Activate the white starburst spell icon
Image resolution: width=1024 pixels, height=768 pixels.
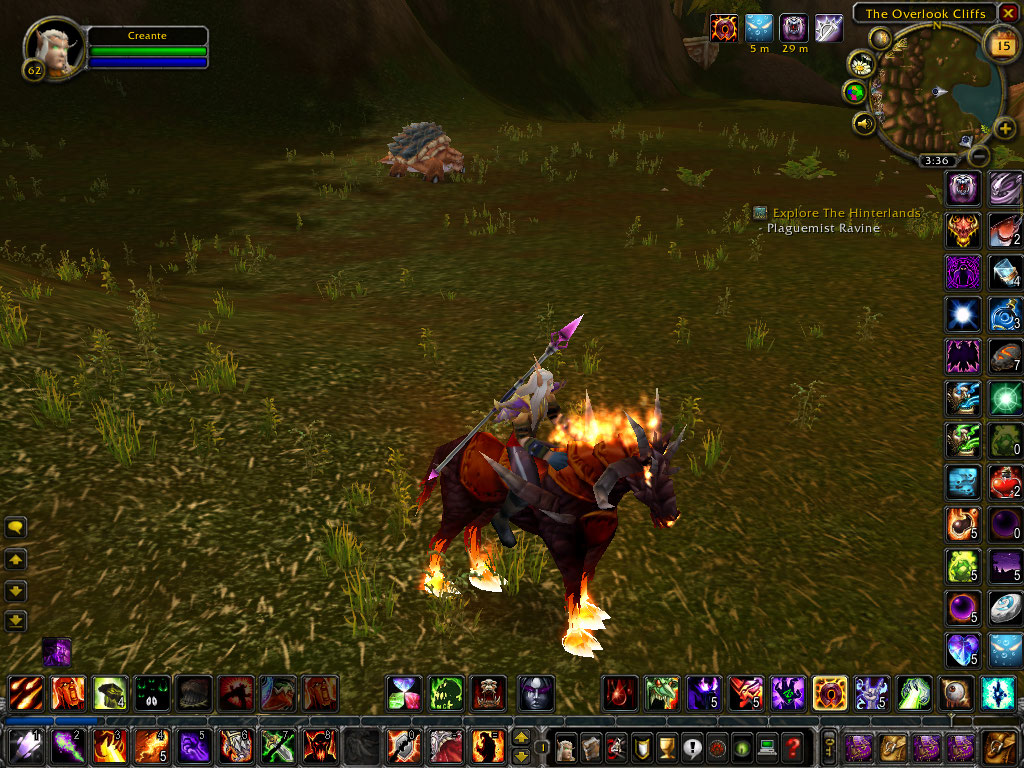(962, 314)
